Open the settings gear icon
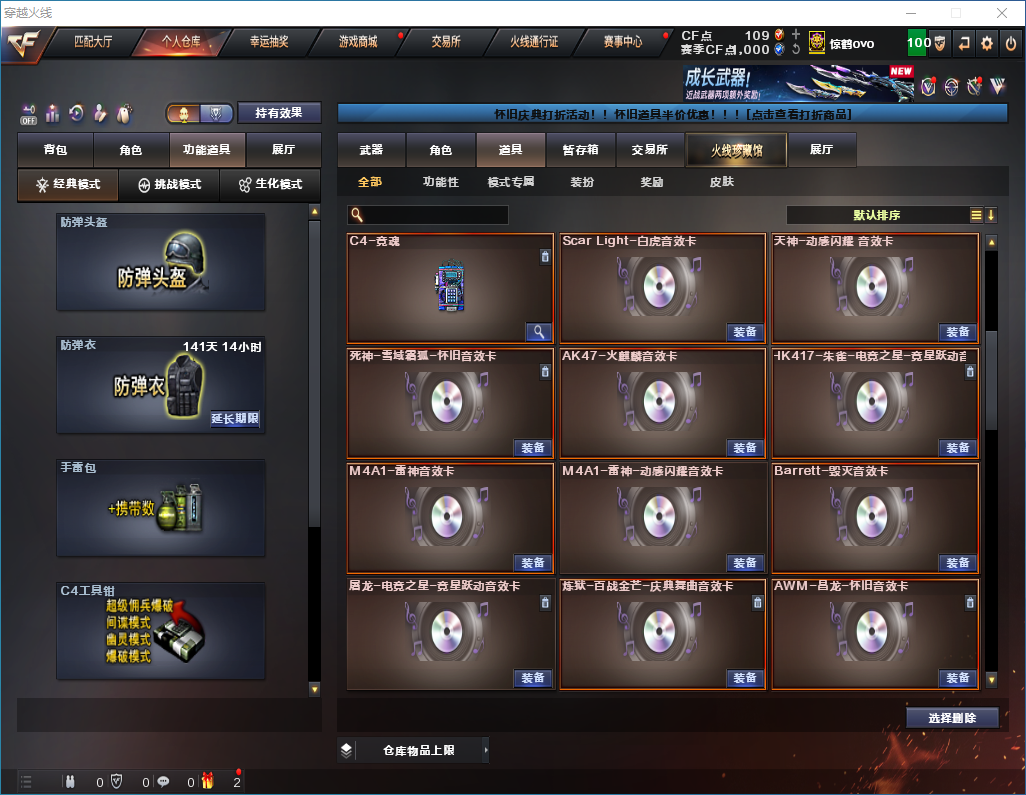This screenshot has width=1026, height=795. [x=987, y=43]
